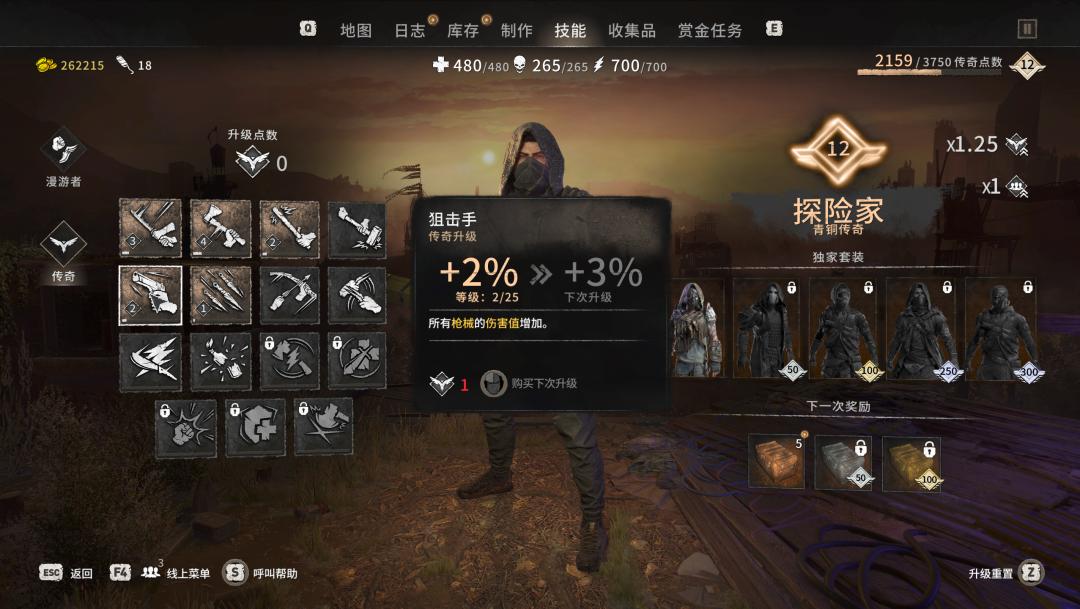Select the sledgehammer legend skill icon

click(357, 229)
